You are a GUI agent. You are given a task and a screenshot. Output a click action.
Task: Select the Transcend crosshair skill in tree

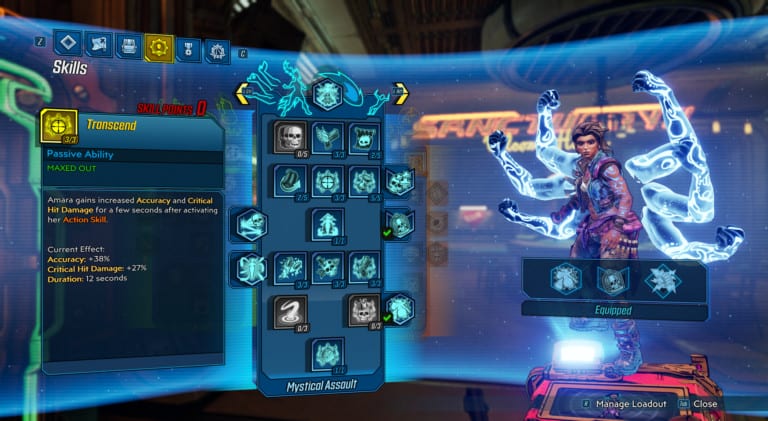[328, 181]
